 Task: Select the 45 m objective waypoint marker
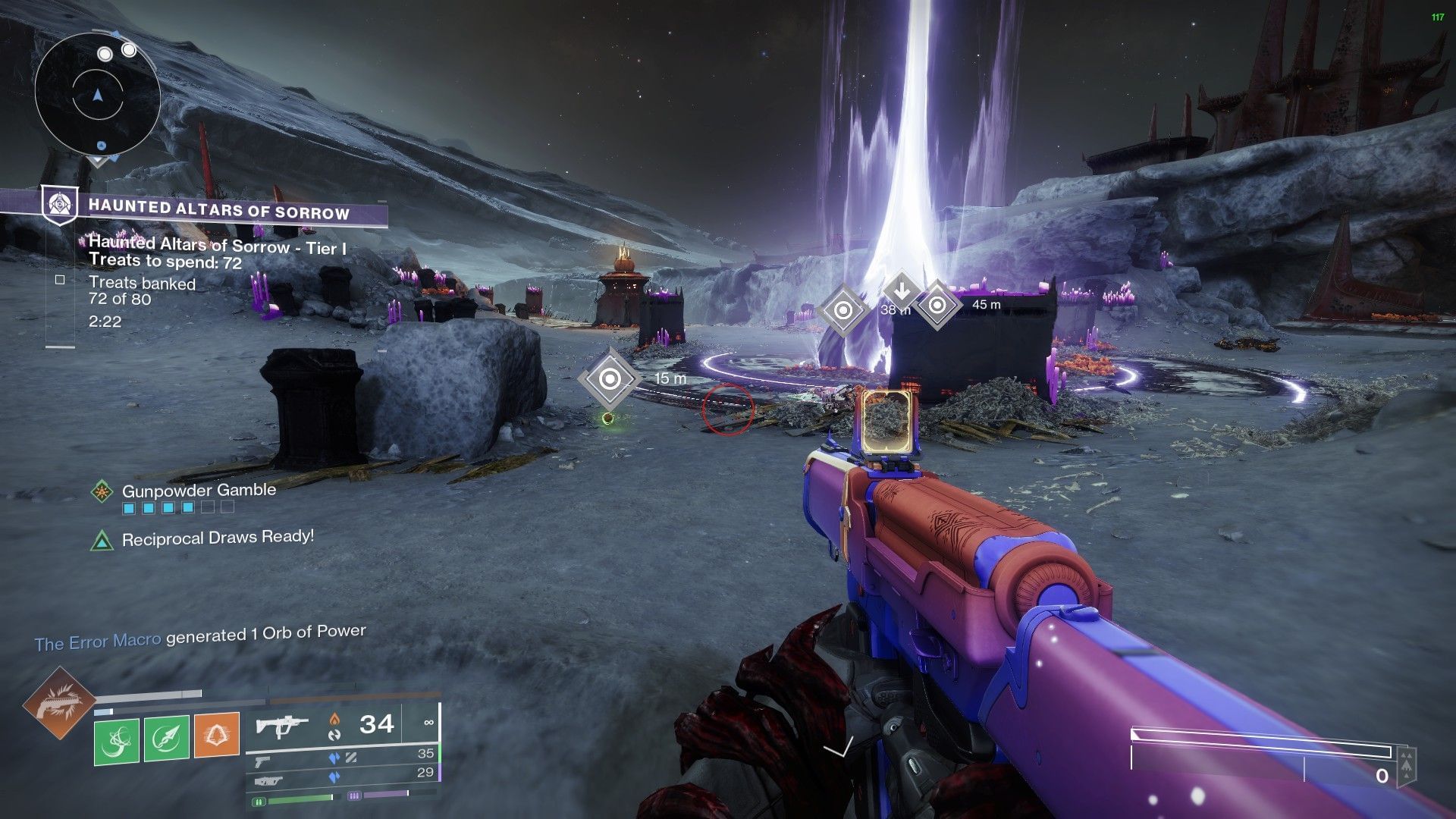(x=937, y=305)
